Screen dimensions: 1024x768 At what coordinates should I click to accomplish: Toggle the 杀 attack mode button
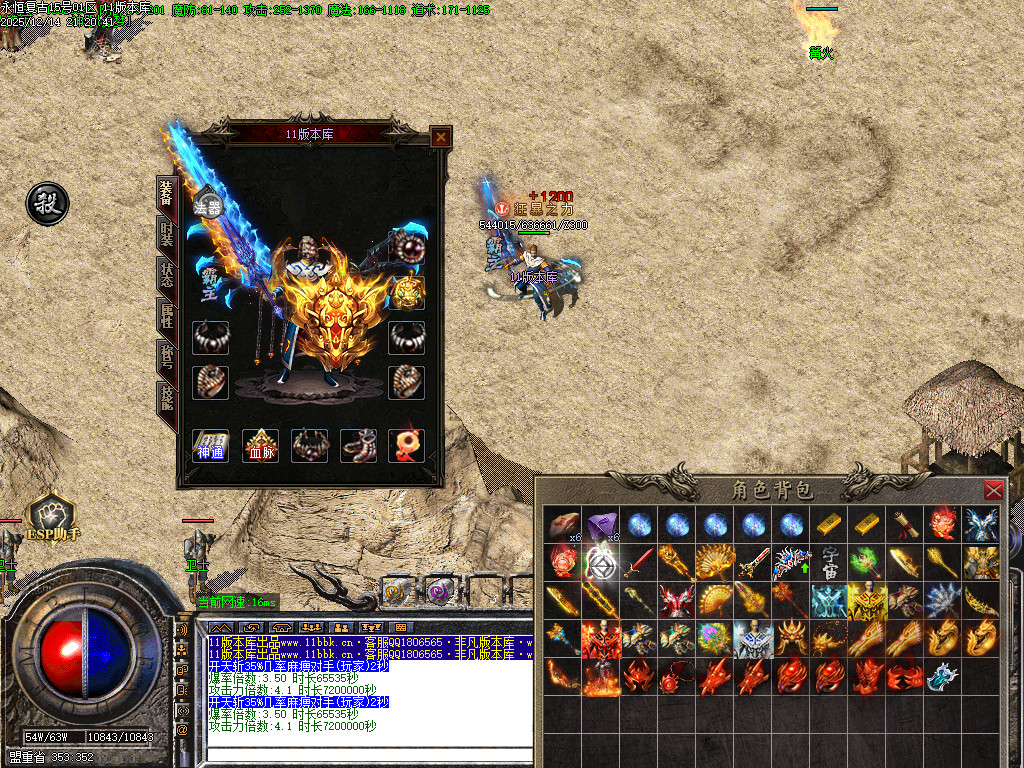coord(47,204)
